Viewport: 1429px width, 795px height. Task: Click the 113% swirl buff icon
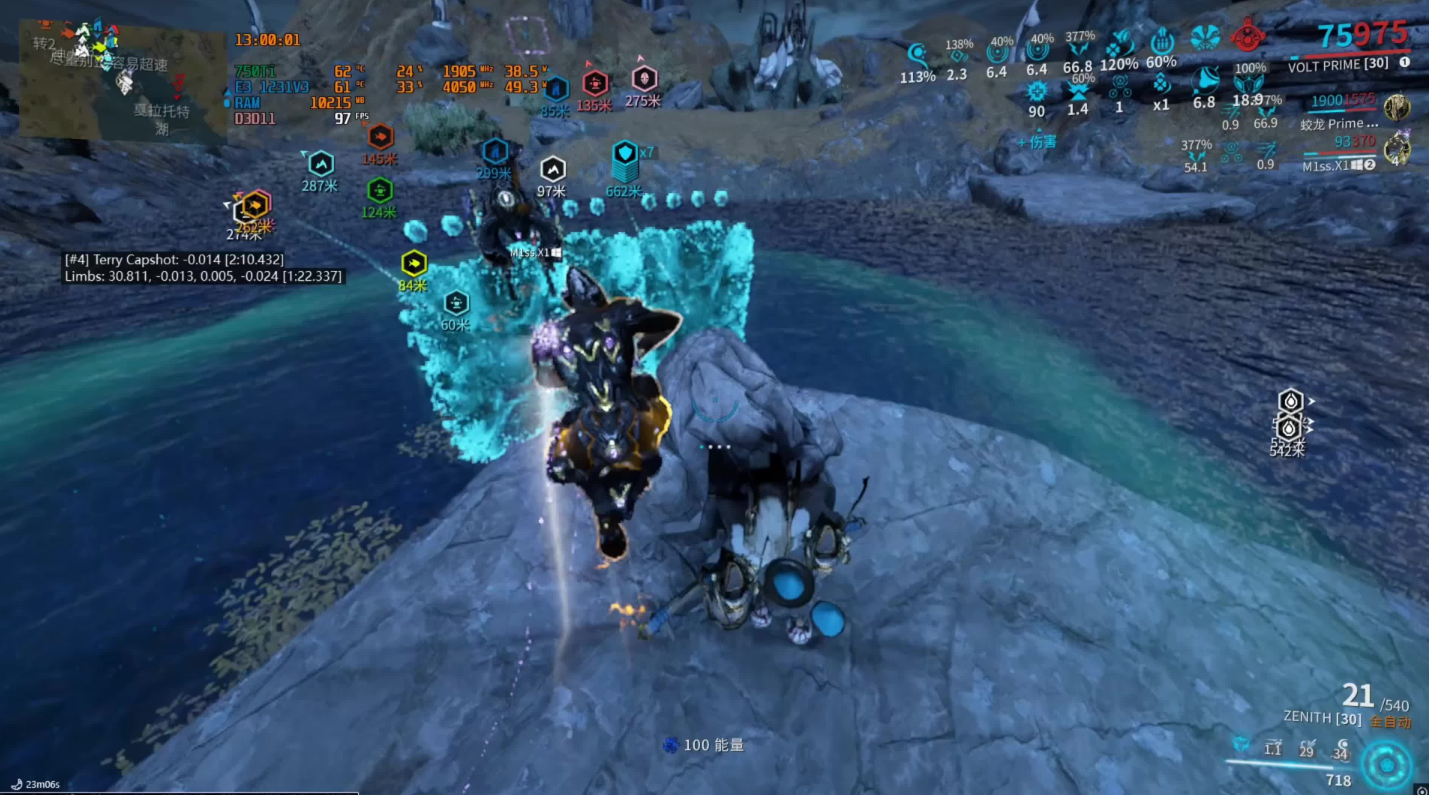[x=917, y=54]
